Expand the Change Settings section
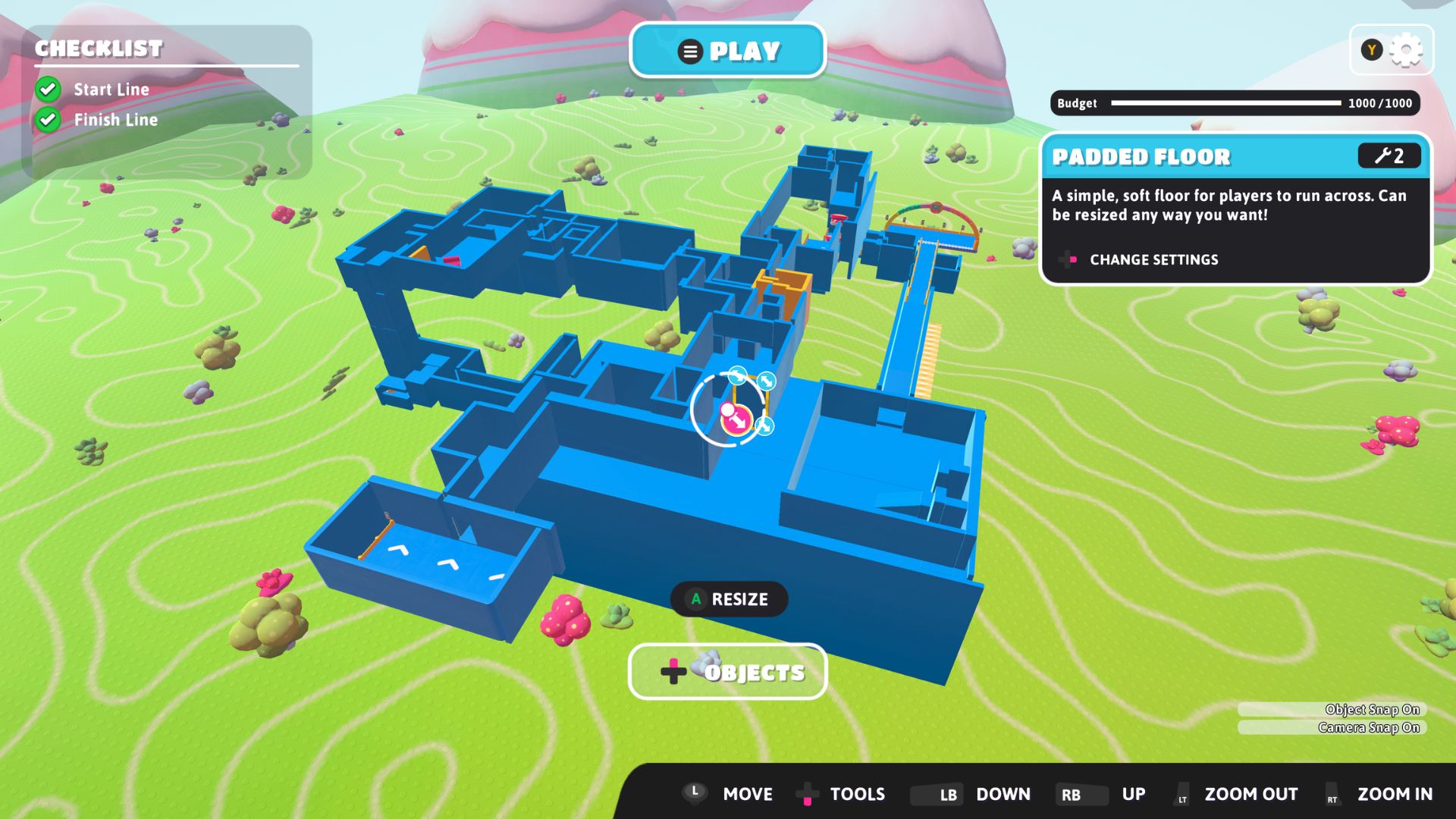The width and height of the screenshot is (1456, 819). pos(1153,259)
